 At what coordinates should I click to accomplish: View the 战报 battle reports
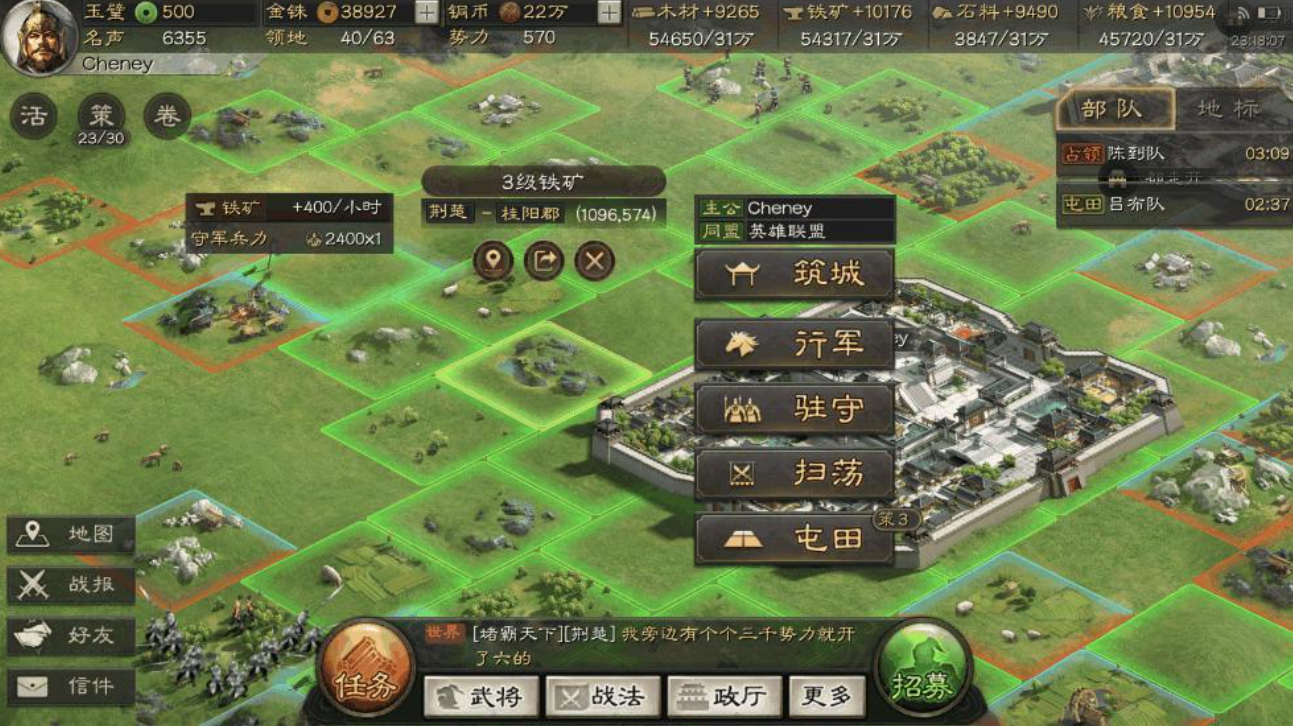[x=70, y=584]
